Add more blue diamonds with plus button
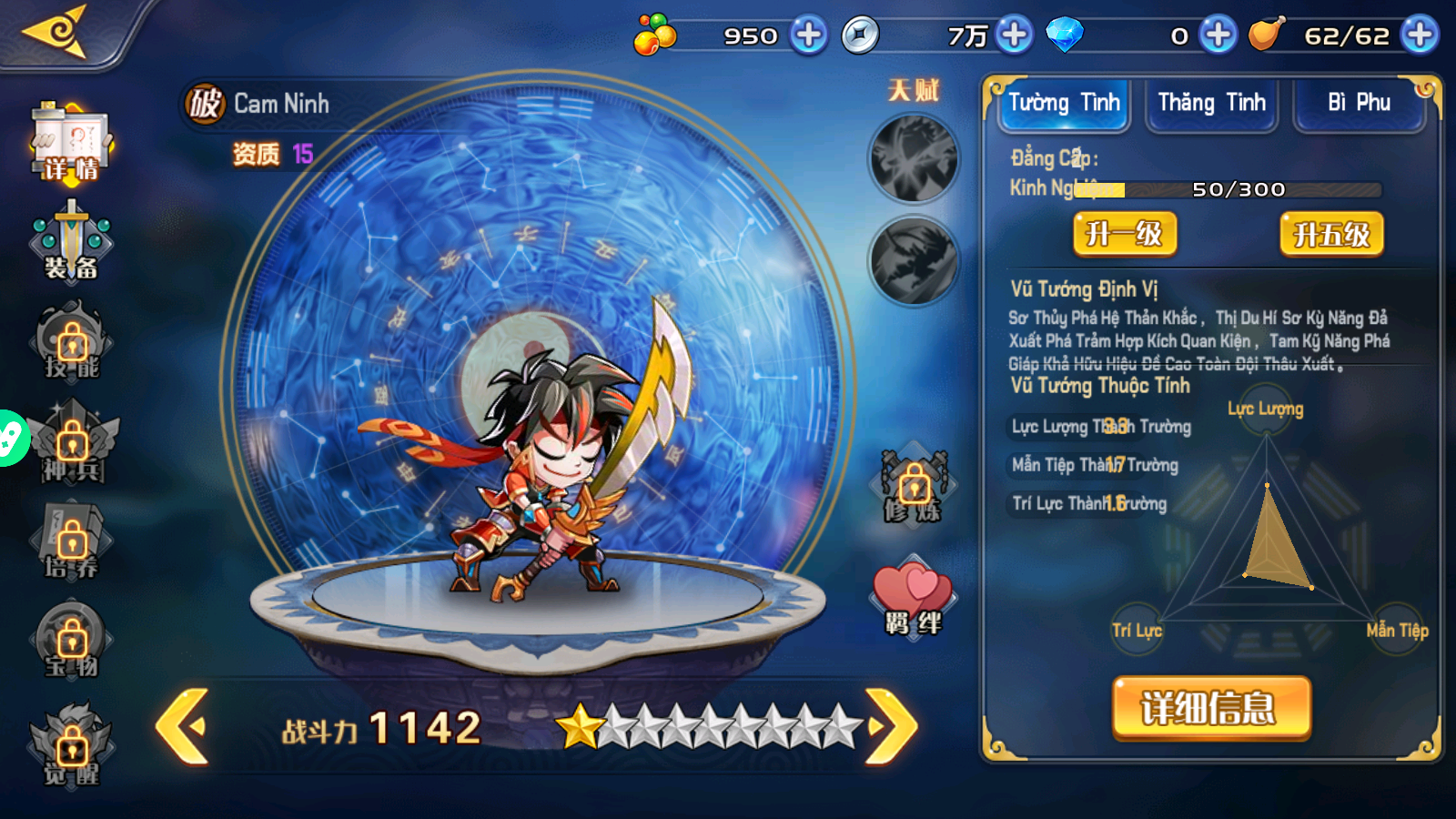 pyautogui.click(x=1218, y=35)
